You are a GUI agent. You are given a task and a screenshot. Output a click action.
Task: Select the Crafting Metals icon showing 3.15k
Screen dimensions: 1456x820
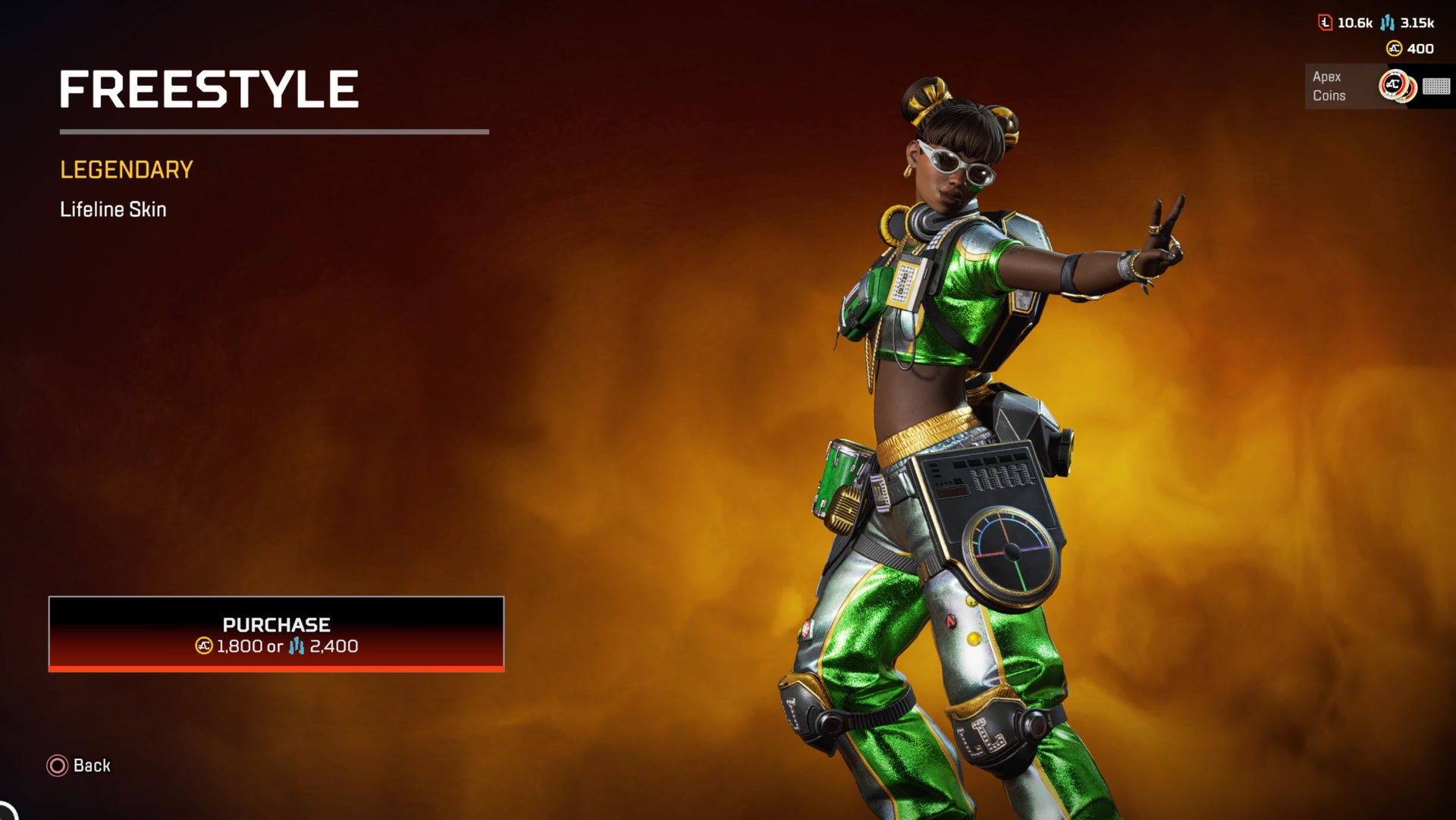pyautogui.click(x=1387, y=23)
